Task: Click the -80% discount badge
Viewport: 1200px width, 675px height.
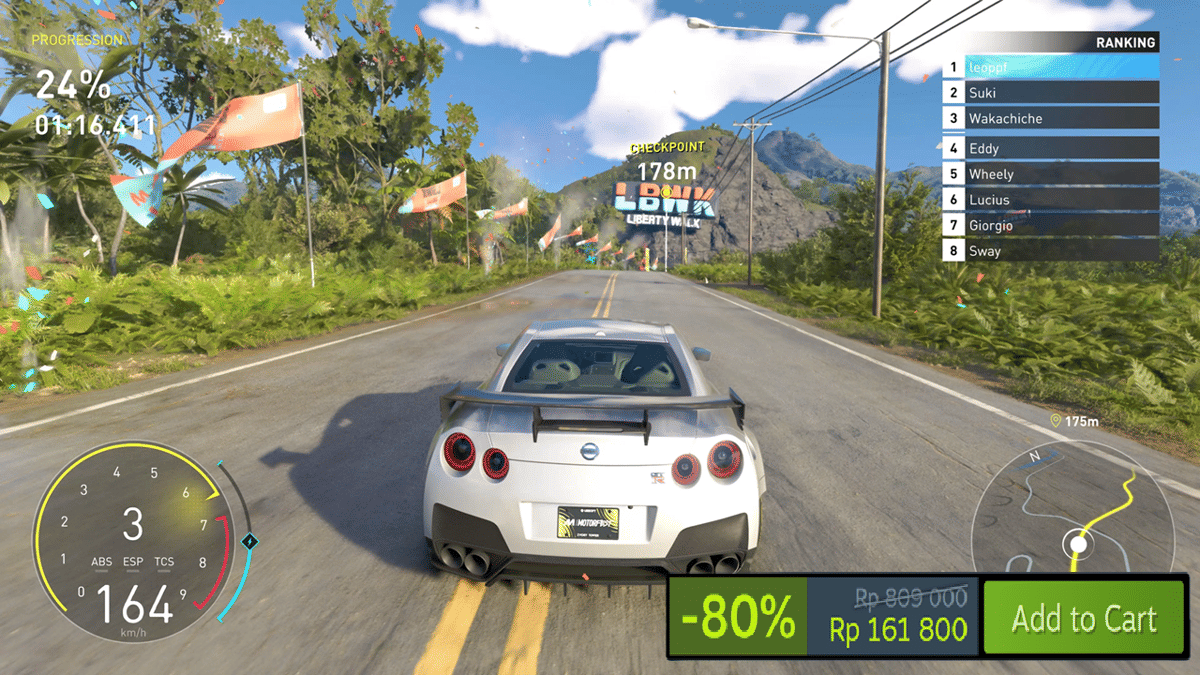Action: (738, 619)
